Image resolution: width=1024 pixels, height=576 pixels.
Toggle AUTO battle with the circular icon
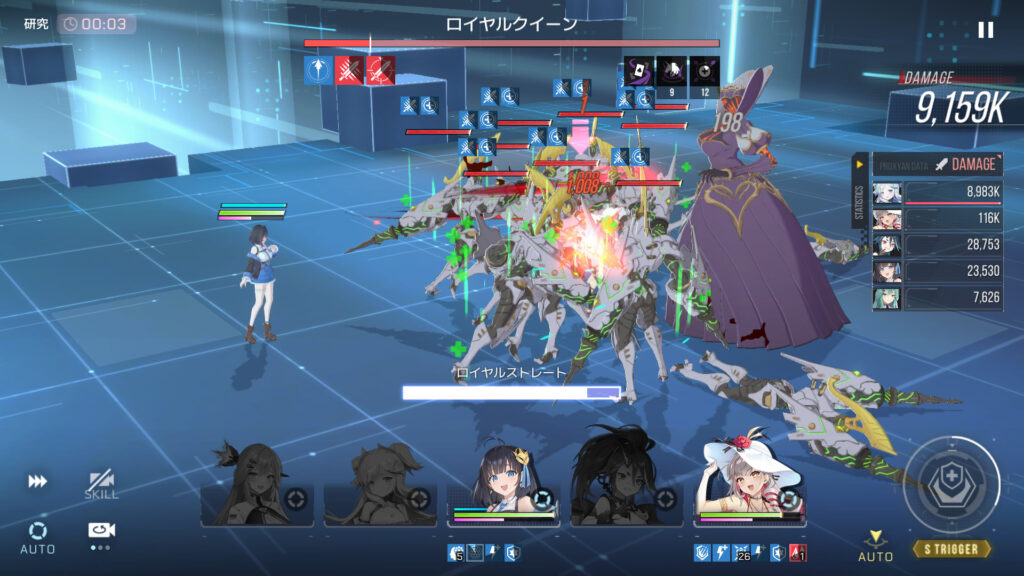(x=38, y=535)
